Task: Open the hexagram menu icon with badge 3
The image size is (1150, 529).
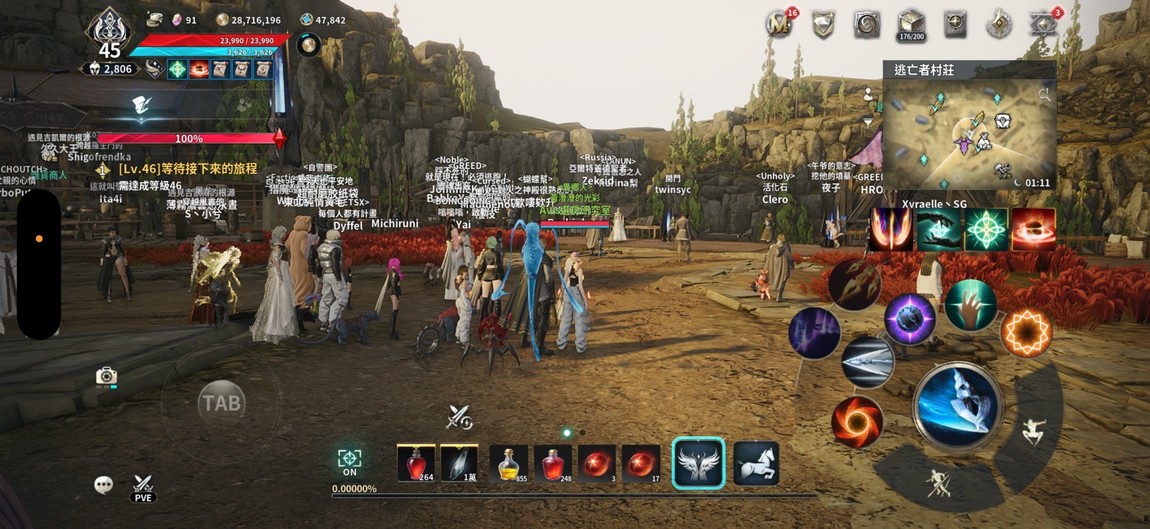Action: (1044, 24)
